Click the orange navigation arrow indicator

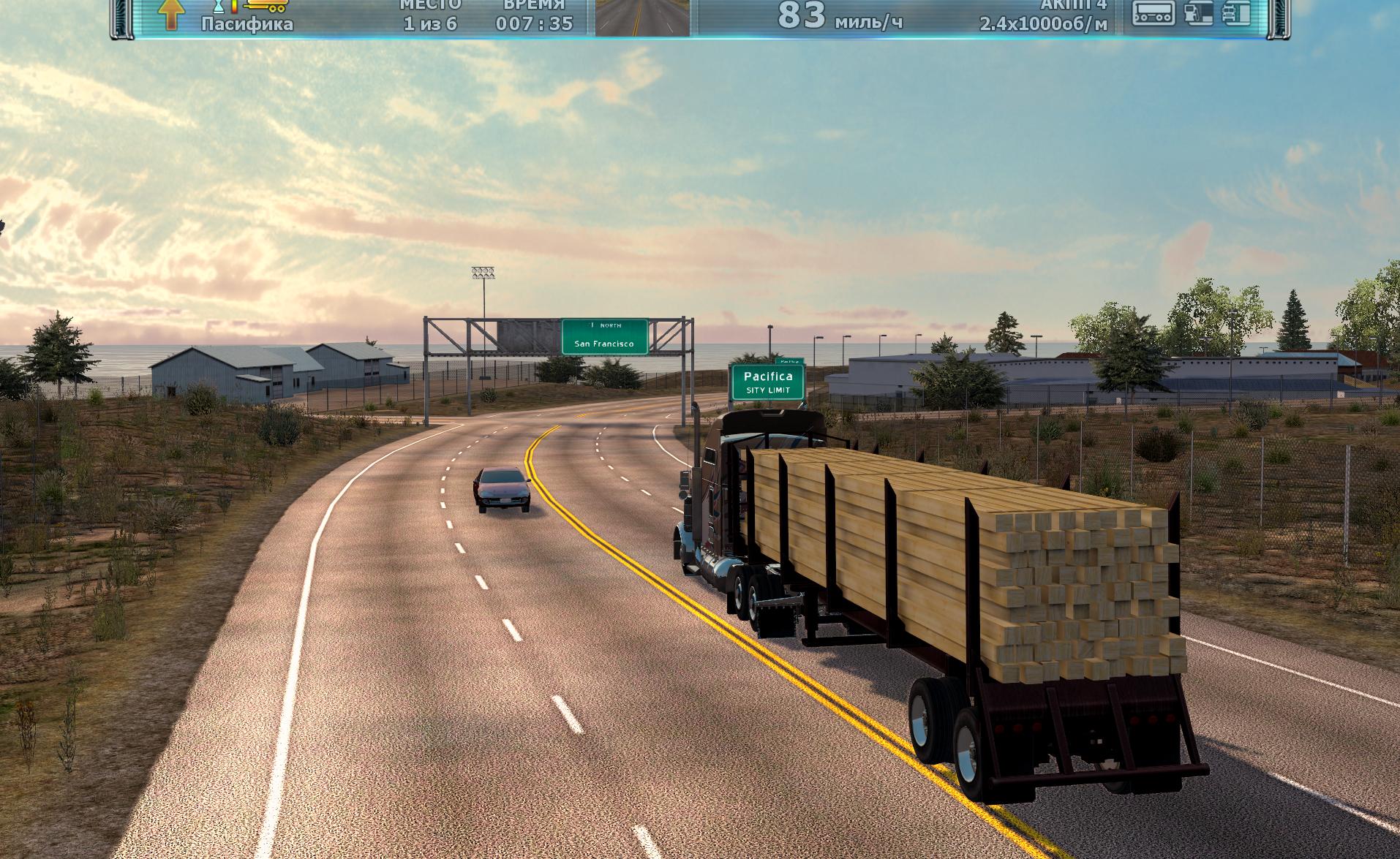click(170, 15)
